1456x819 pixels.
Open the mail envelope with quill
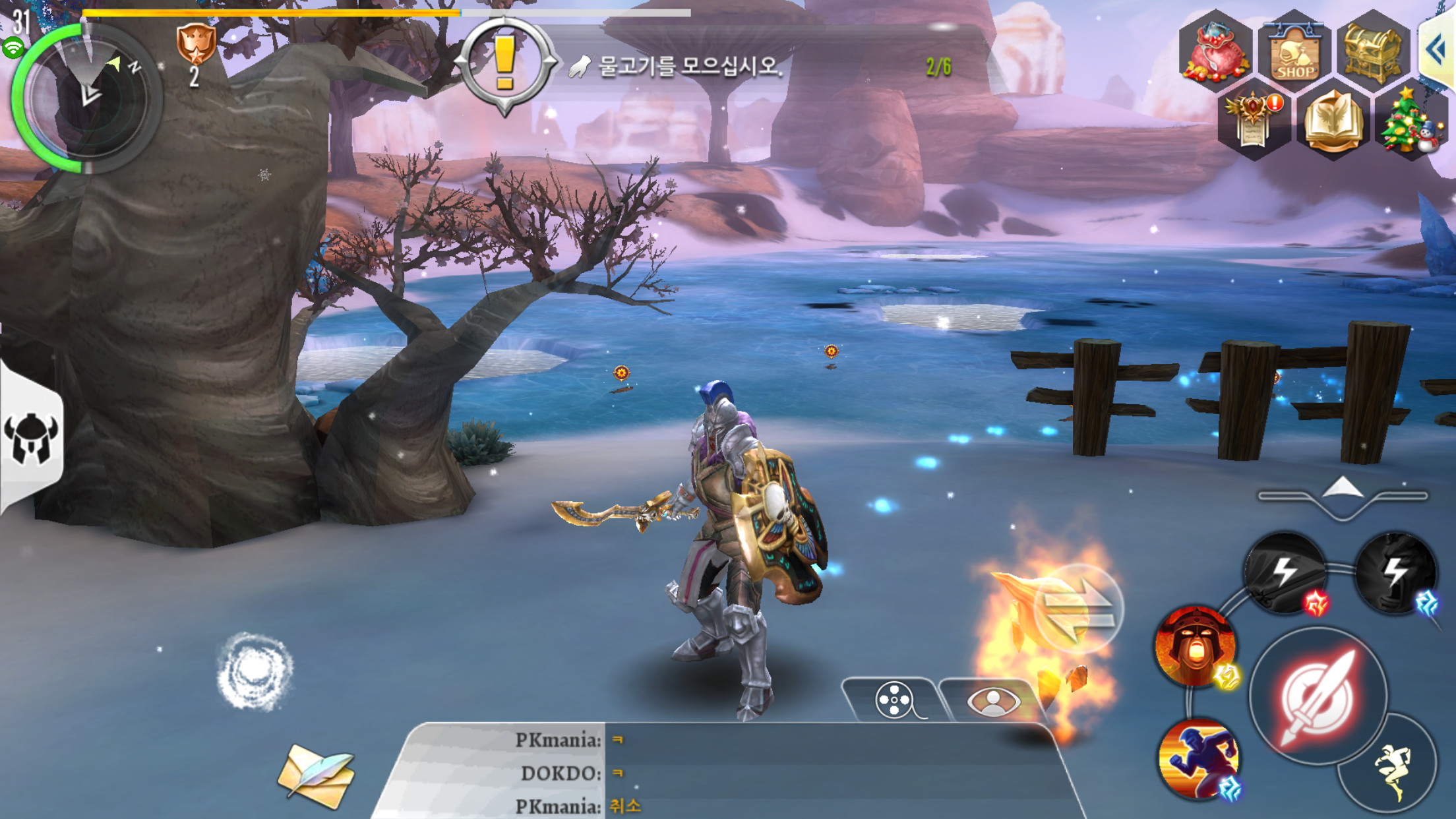(317, 775)
